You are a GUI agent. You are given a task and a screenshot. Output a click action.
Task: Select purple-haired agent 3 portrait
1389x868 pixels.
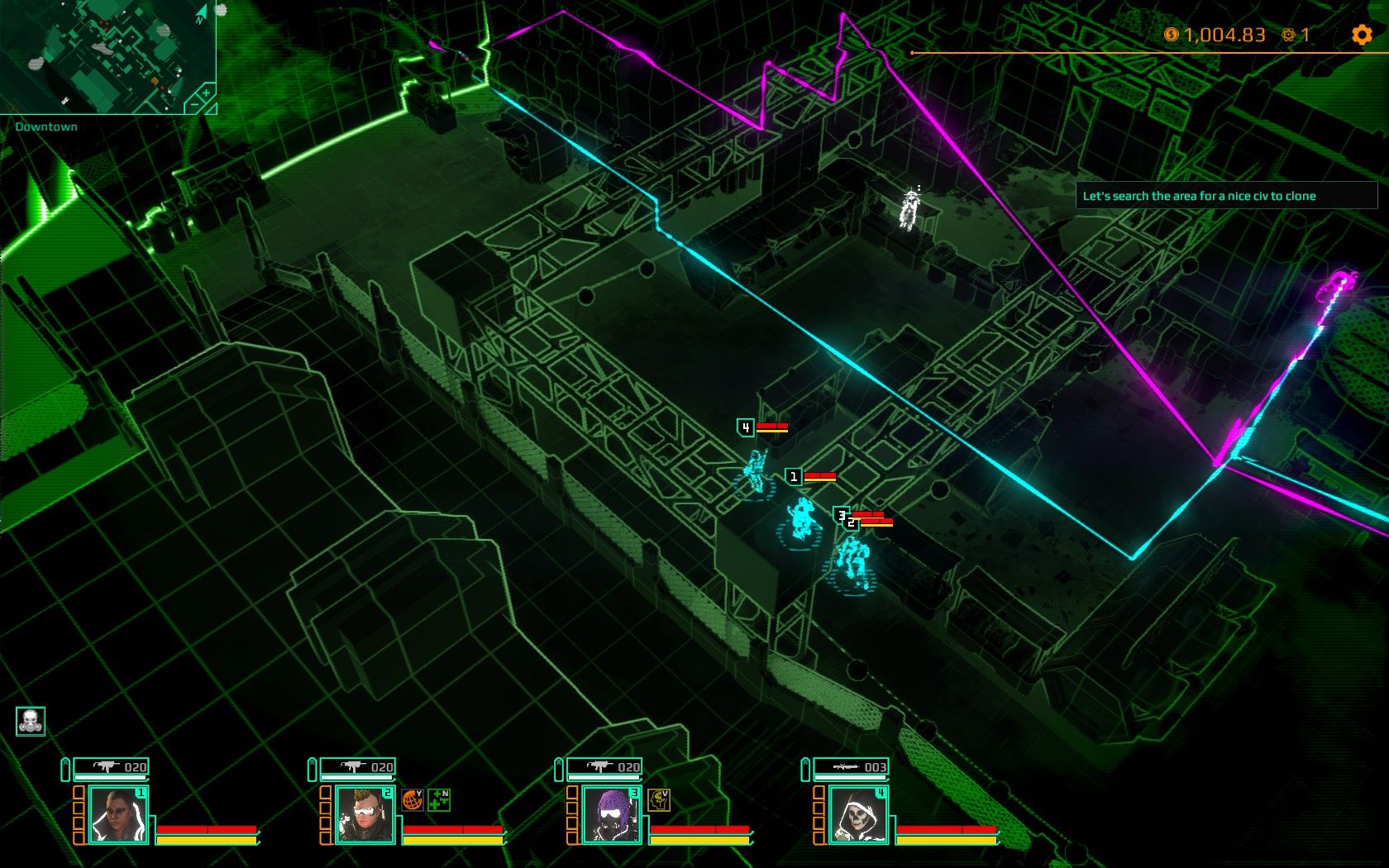pyautogui.click(x=611, y=814)
